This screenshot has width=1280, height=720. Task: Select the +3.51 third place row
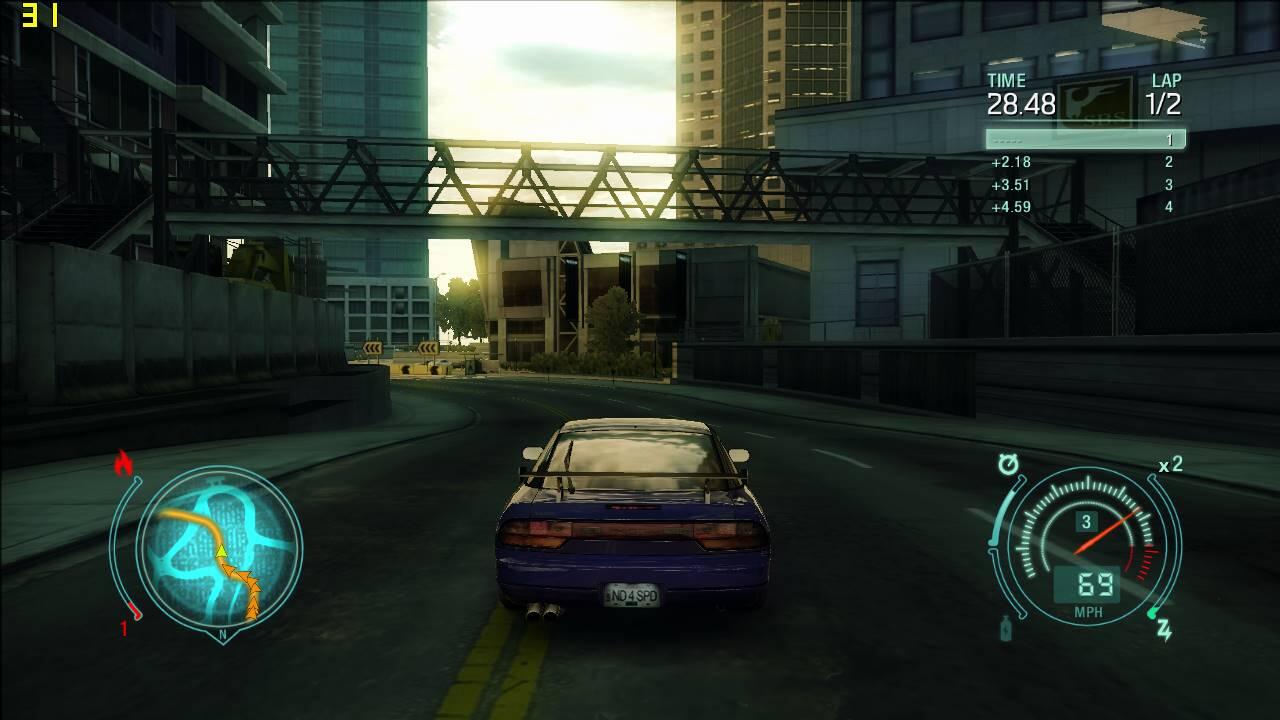pos(1085,185)
